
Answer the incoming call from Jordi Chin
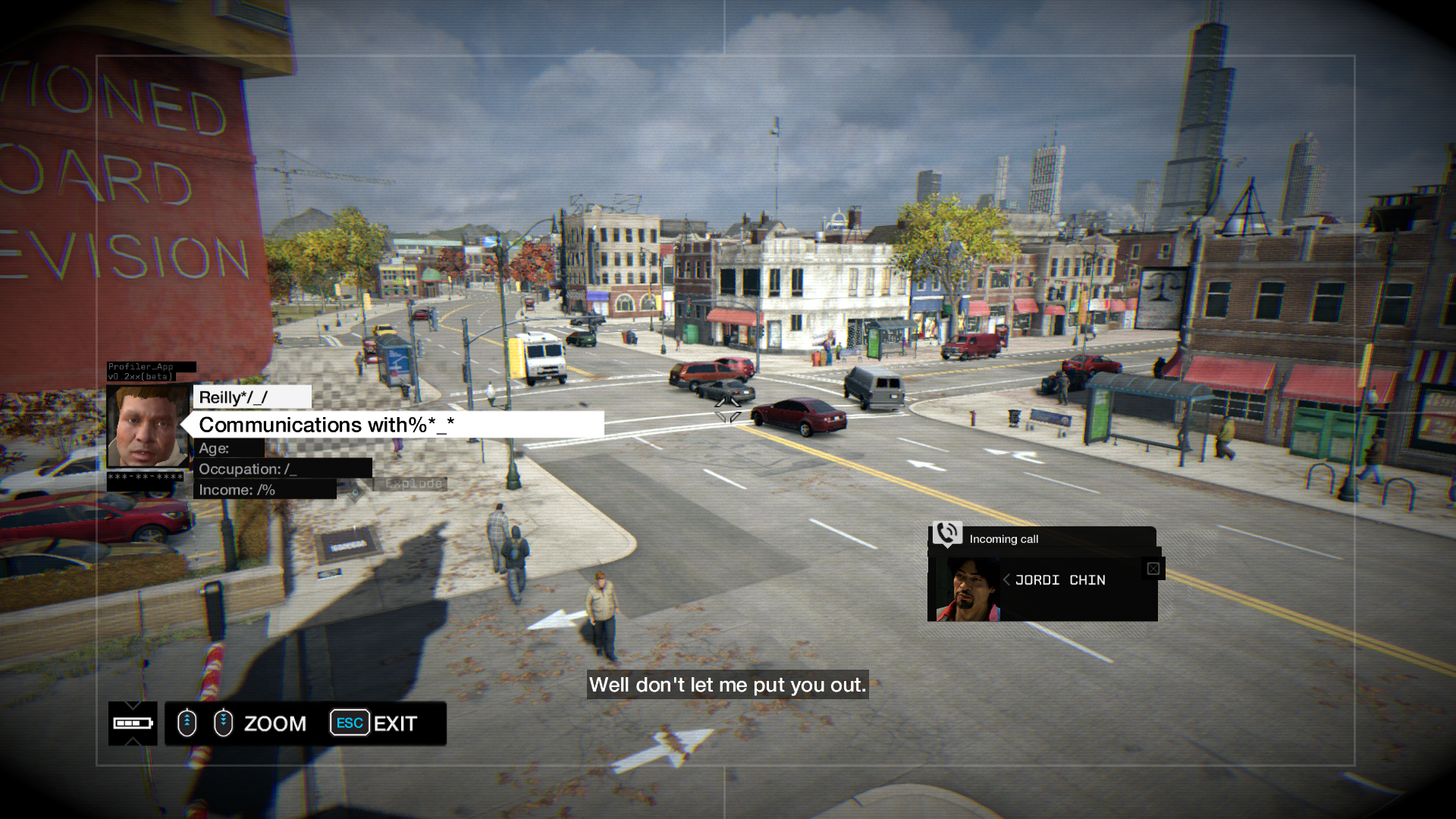tap(1059, 580)
